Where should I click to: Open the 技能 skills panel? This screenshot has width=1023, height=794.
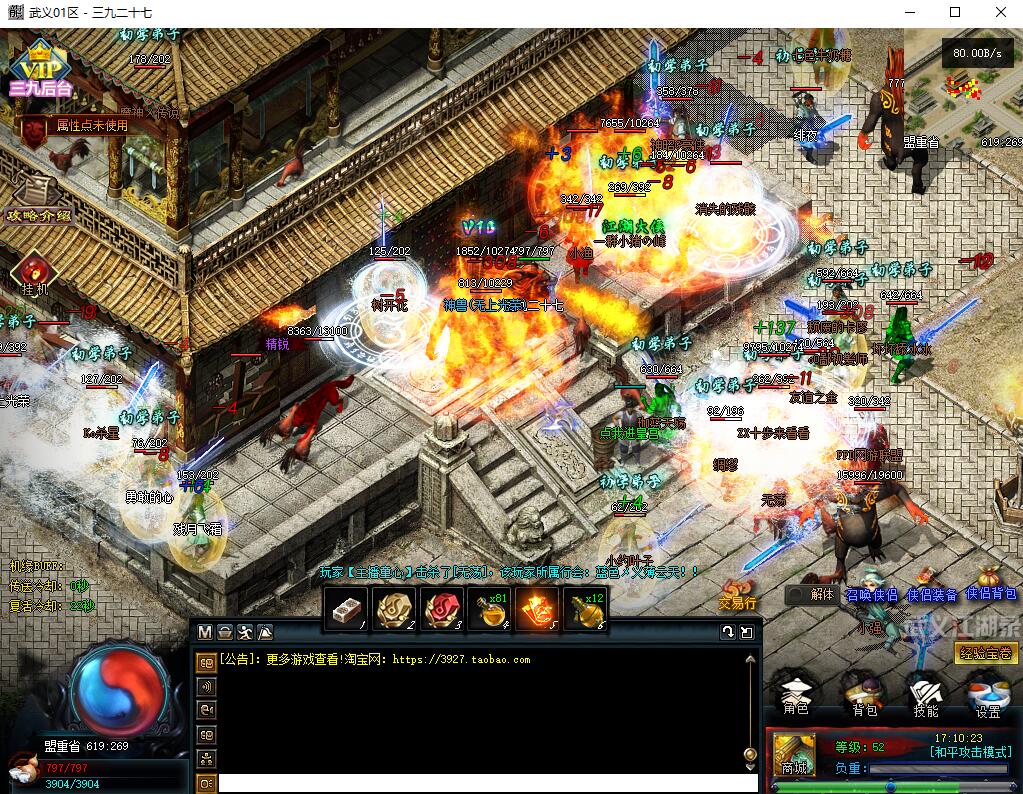point(926,695)
